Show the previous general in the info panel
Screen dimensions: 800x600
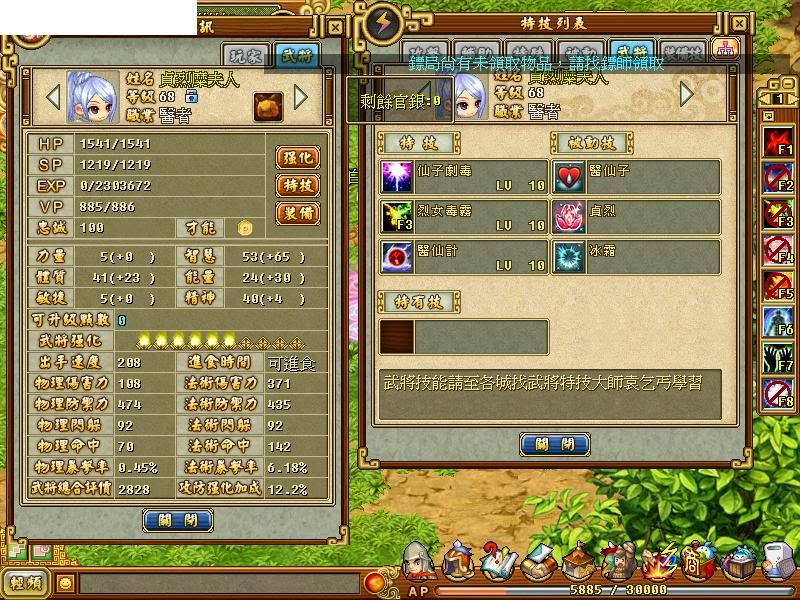[54, 97]
